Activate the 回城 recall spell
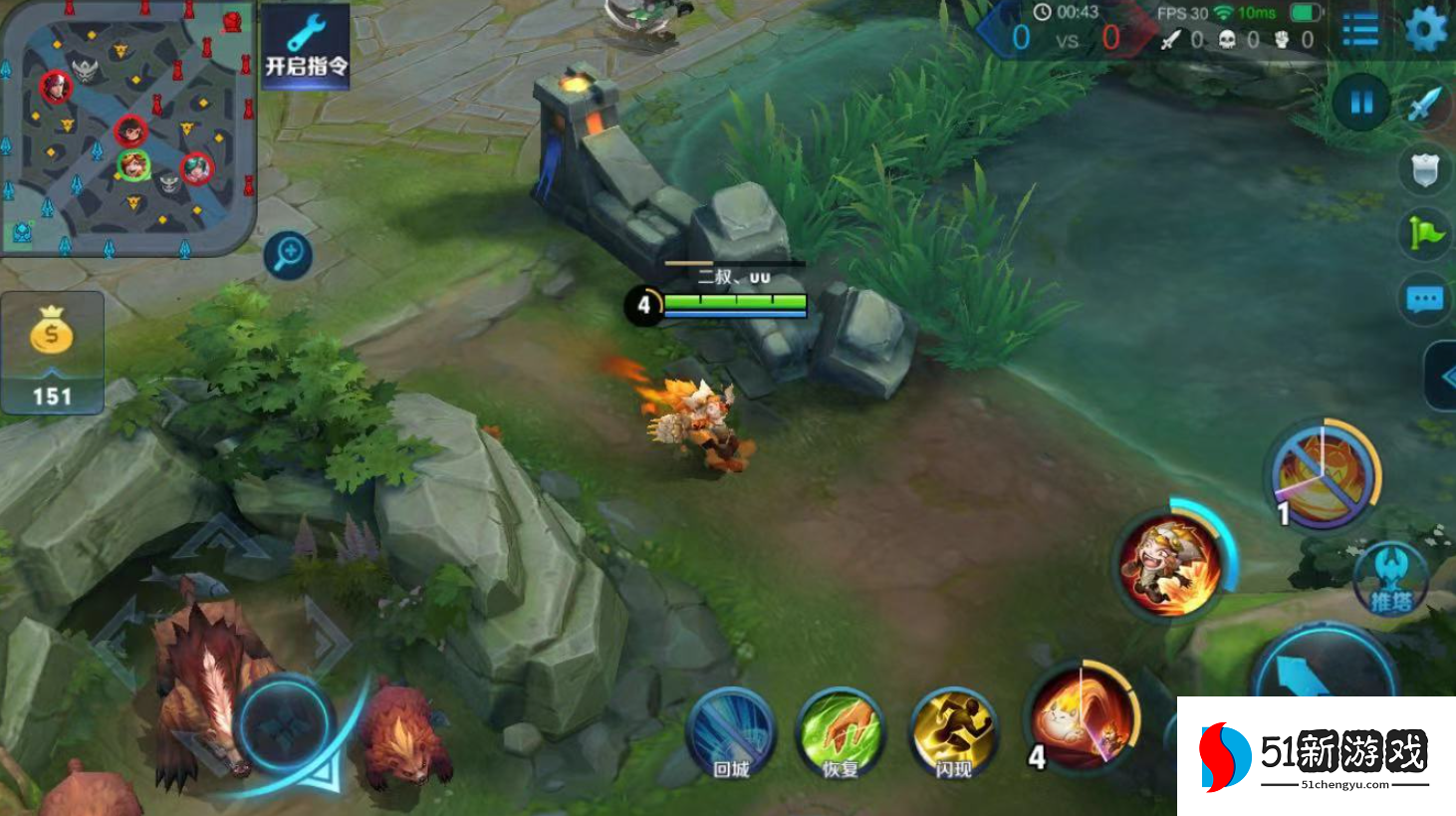1456x816 pixels. click(732, 734)
